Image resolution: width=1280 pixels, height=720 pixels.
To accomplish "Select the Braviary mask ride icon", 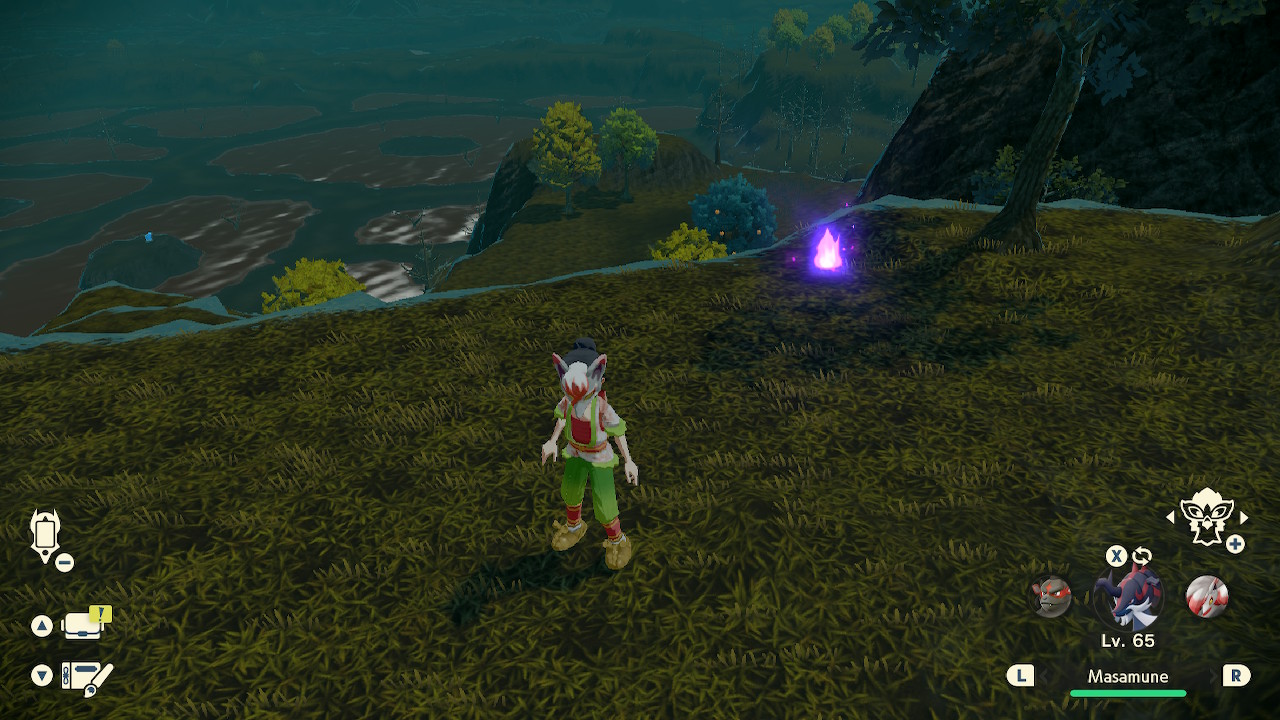I will 1205,517.
